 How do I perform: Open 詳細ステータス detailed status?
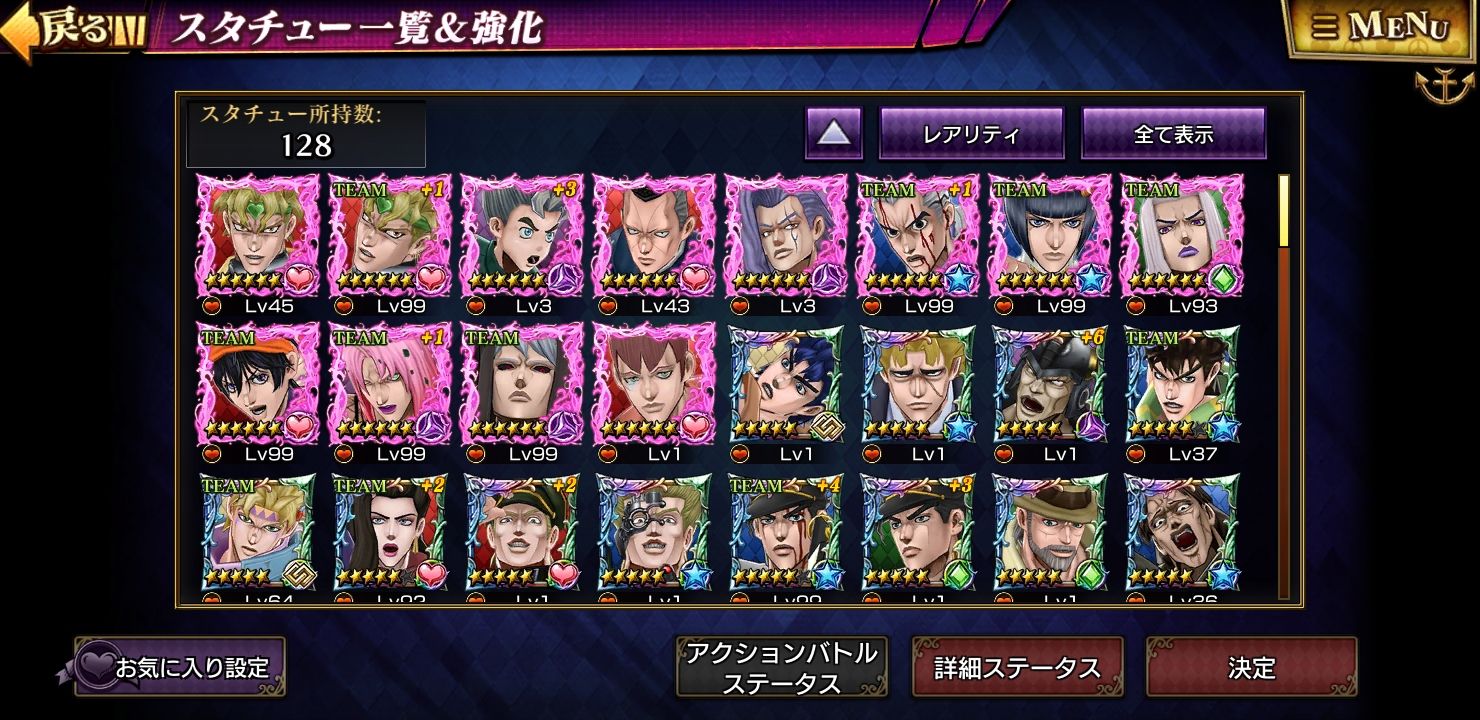click(1017, 667)
